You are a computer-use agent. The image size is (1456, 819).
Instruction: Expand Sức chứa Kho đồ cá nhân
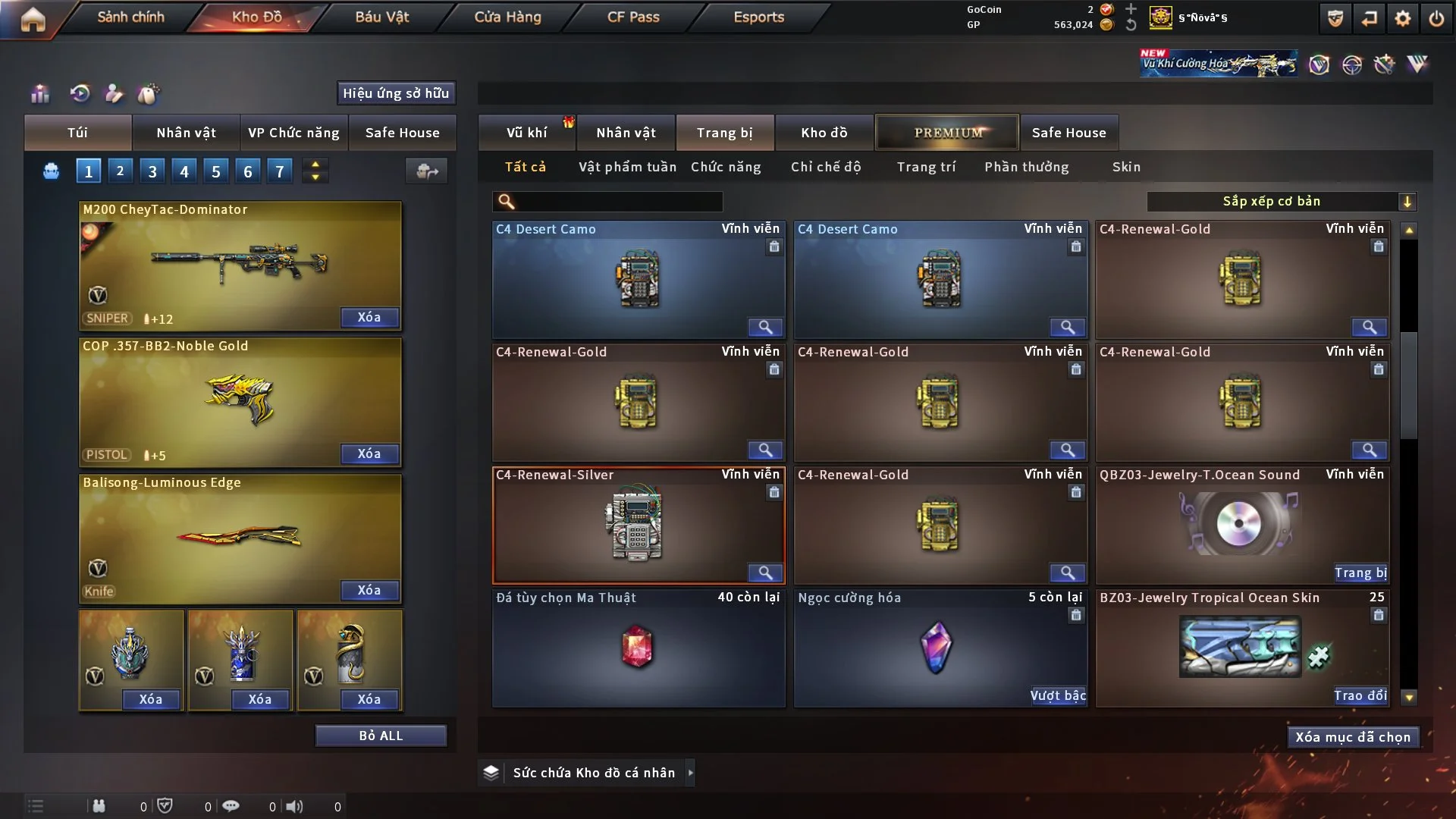point(690,773)
